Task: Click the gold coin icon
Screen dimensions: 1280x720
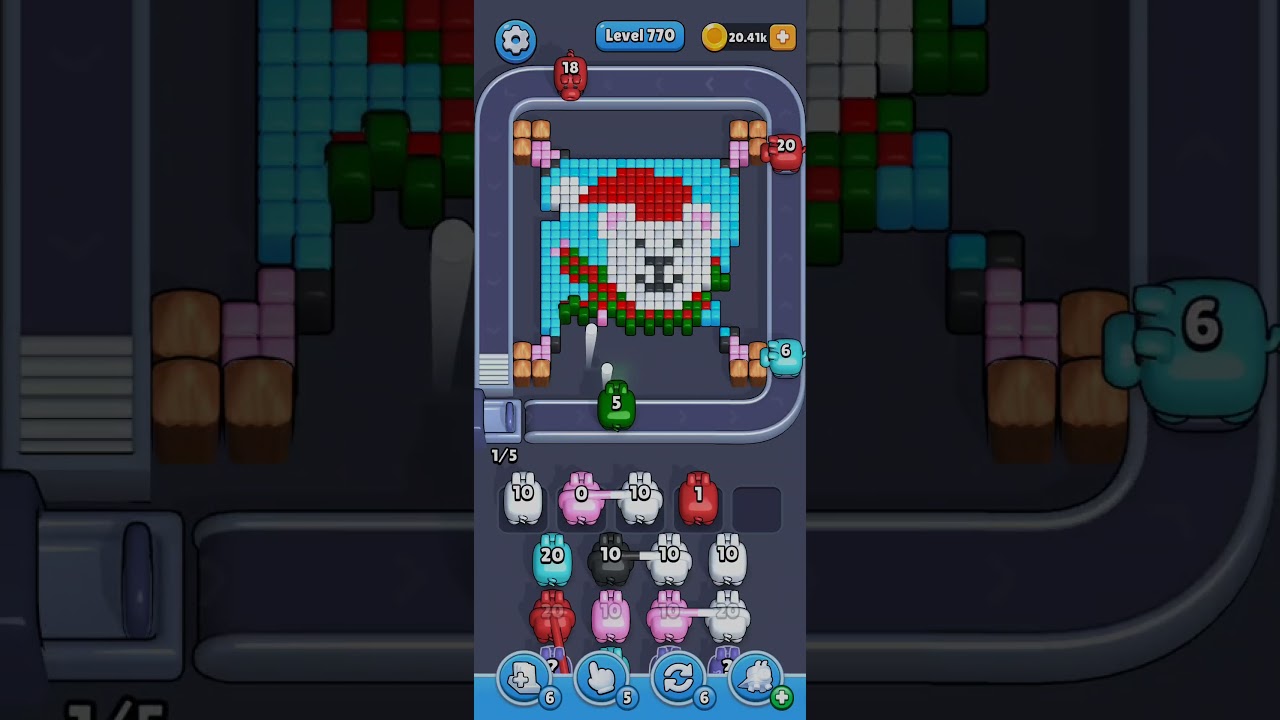Action: pos(717,37)
